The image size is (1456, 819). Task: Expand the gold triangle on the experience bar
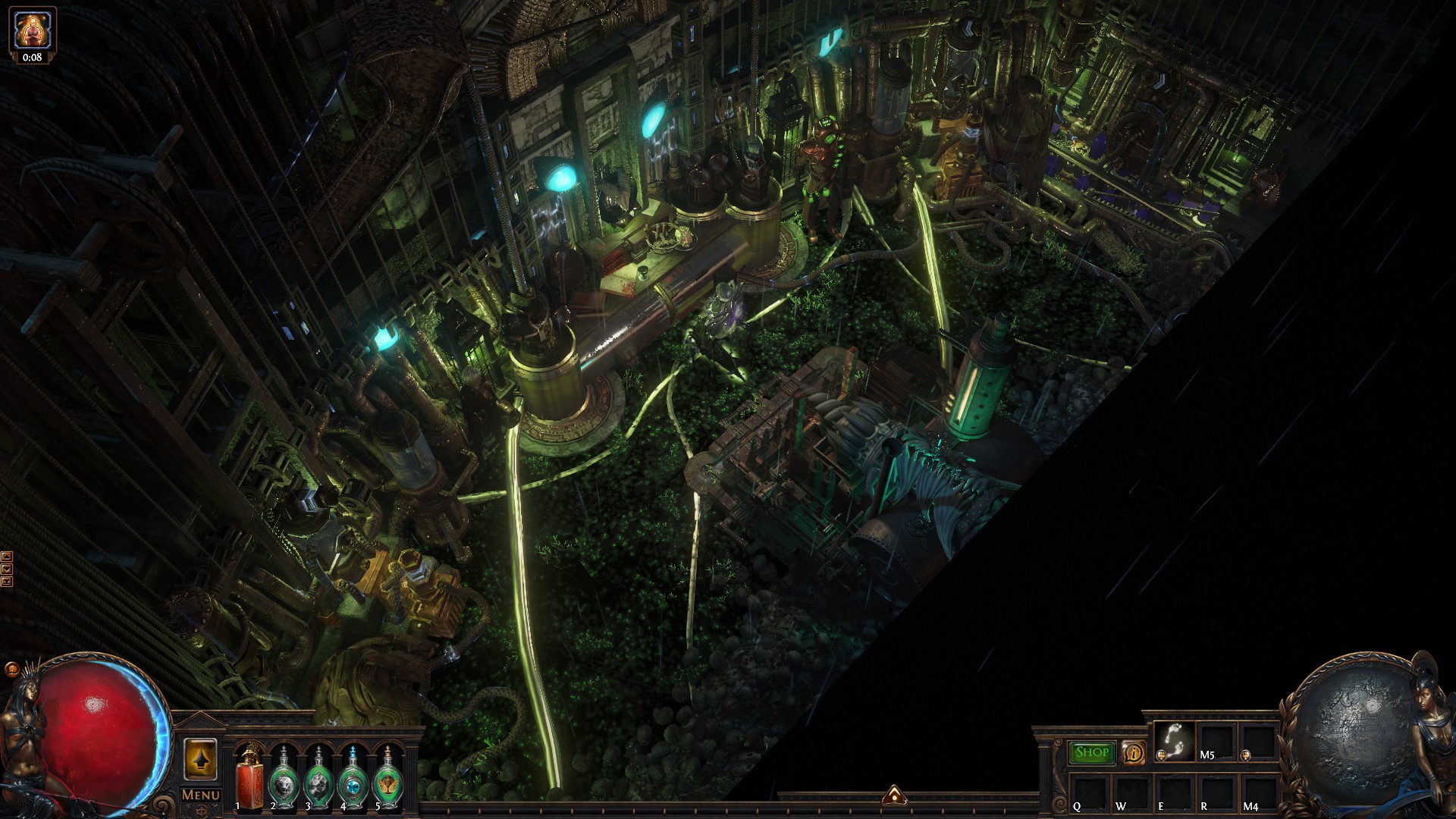pyautogui.click(x=895, y=795)
